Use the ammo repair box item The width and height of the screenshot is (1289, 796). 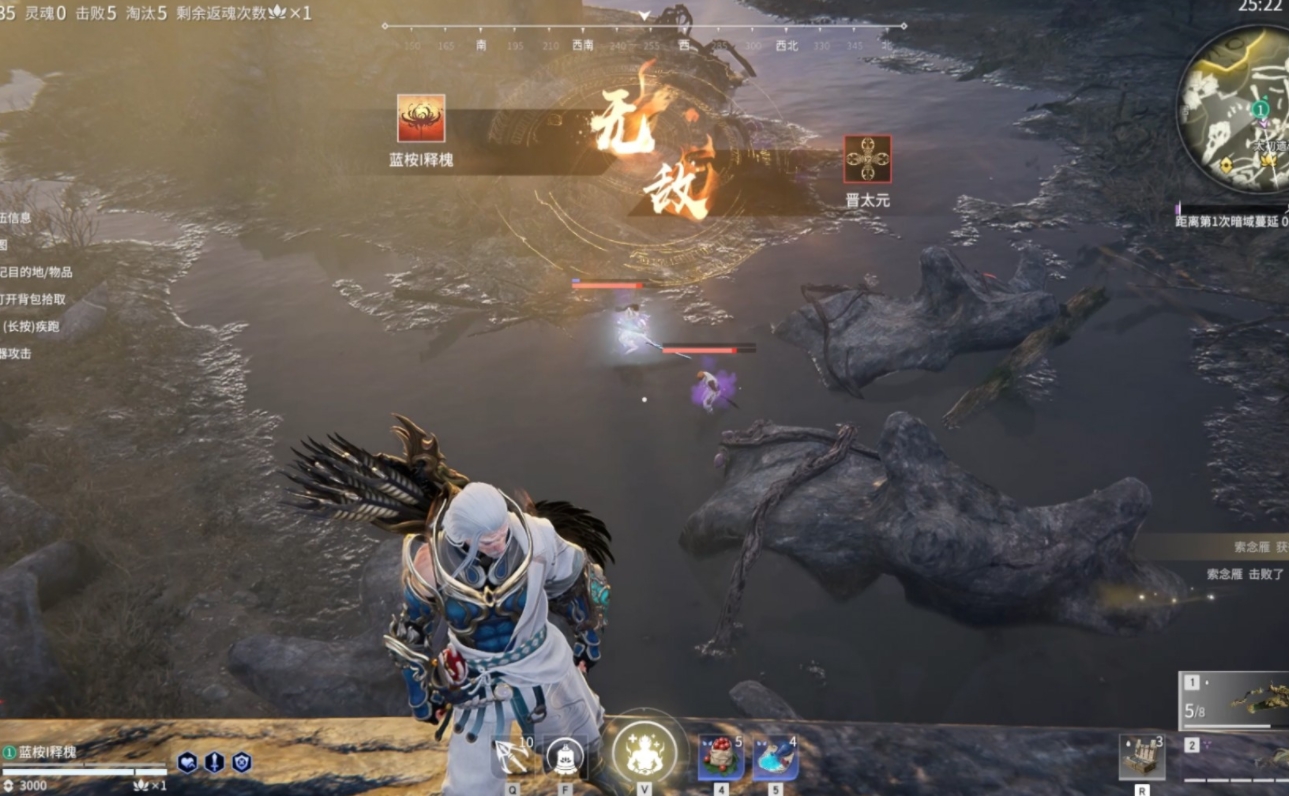tap(1141, 758)
